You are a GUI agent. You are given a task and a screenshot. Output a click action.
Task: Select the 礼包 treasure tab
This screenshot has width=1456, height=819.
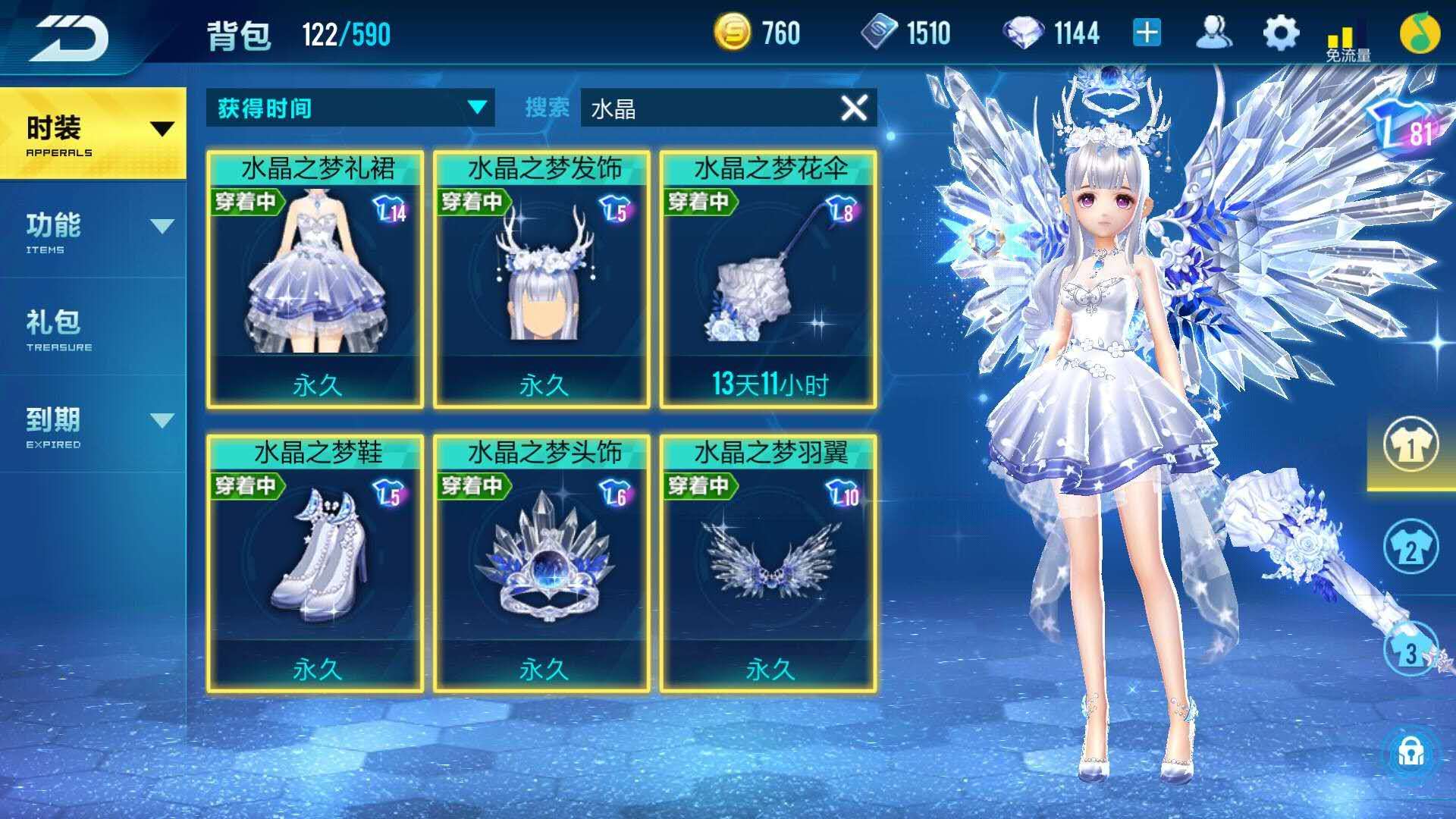tap(93, 328)
